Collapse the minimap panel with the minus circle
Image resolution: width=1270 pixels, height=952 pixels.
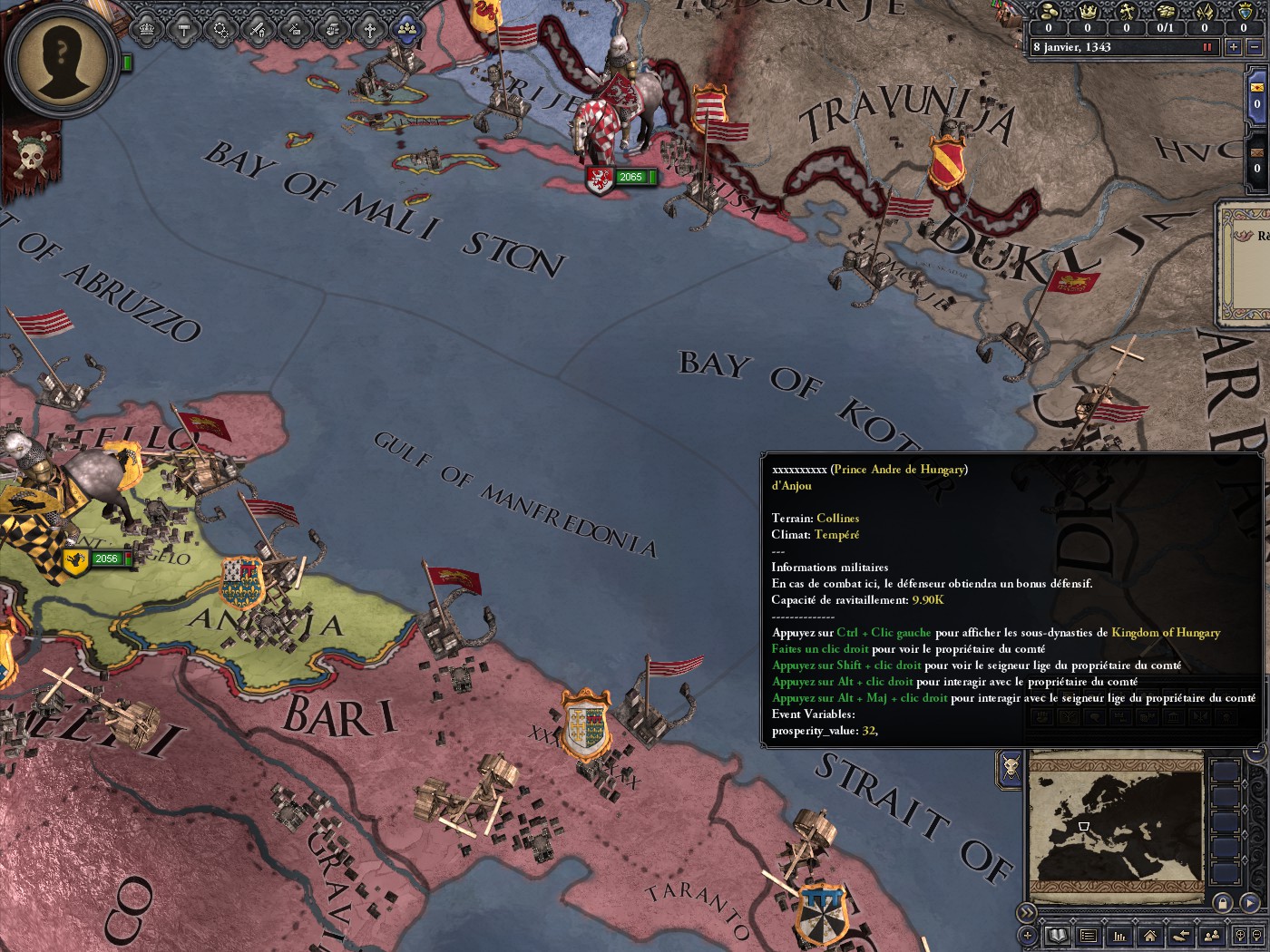(x=1255, y=752)
